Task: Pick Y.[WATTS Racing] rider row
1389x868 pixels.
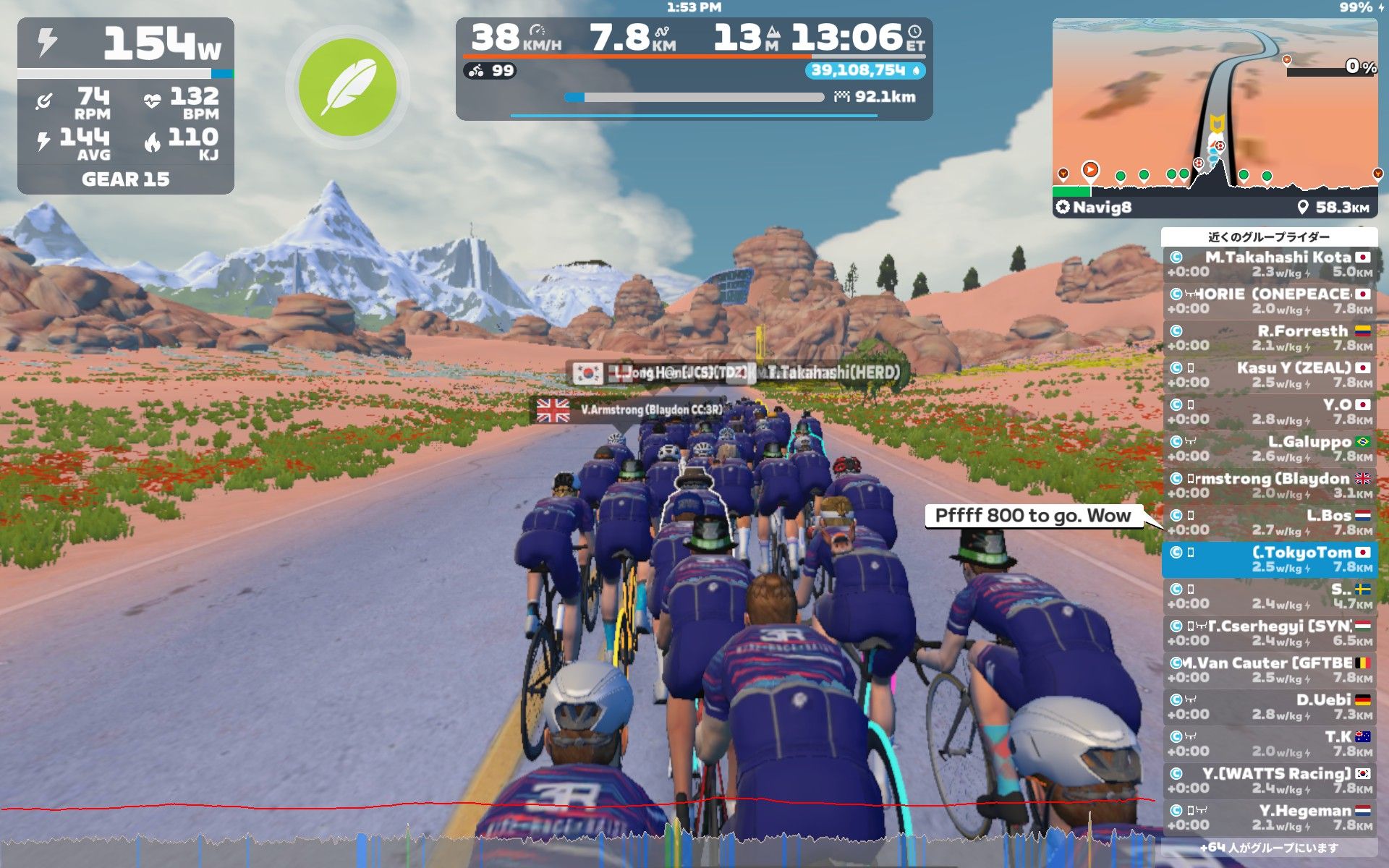Action: (1270, 780)
